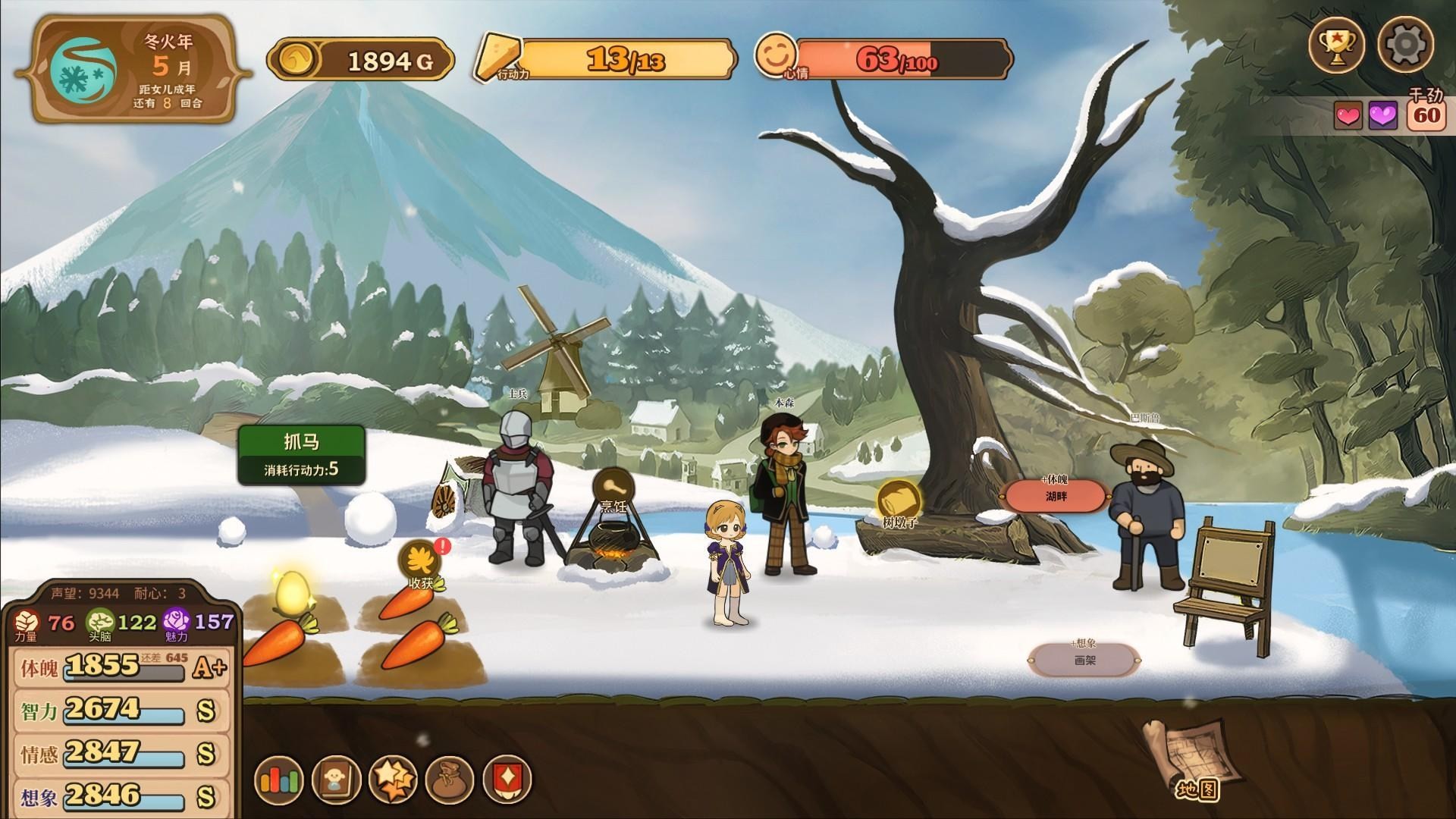Collect the glowing golden egg
The height and width of the screenshot is (819, 1456).
290,592
